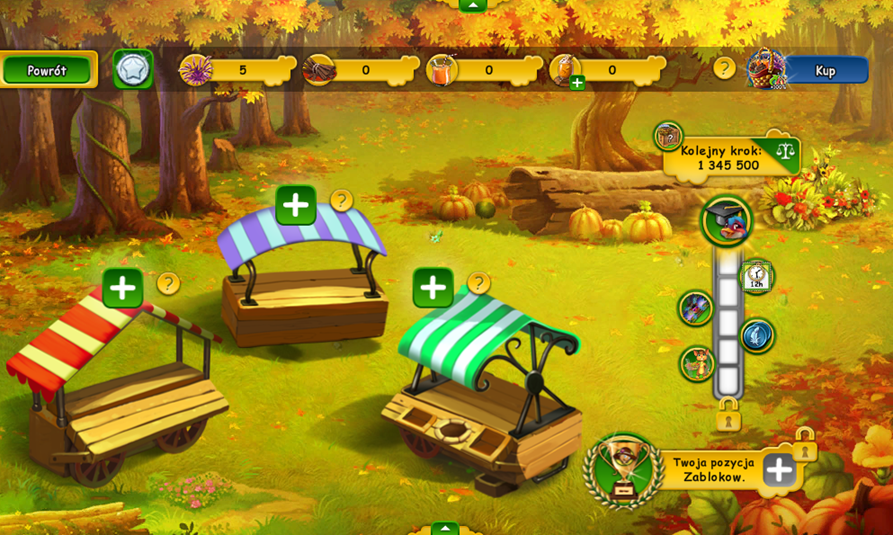This screenshot has height=535, width=893.
Task: Select the blue feather reward icon
Action: (757, 335)
